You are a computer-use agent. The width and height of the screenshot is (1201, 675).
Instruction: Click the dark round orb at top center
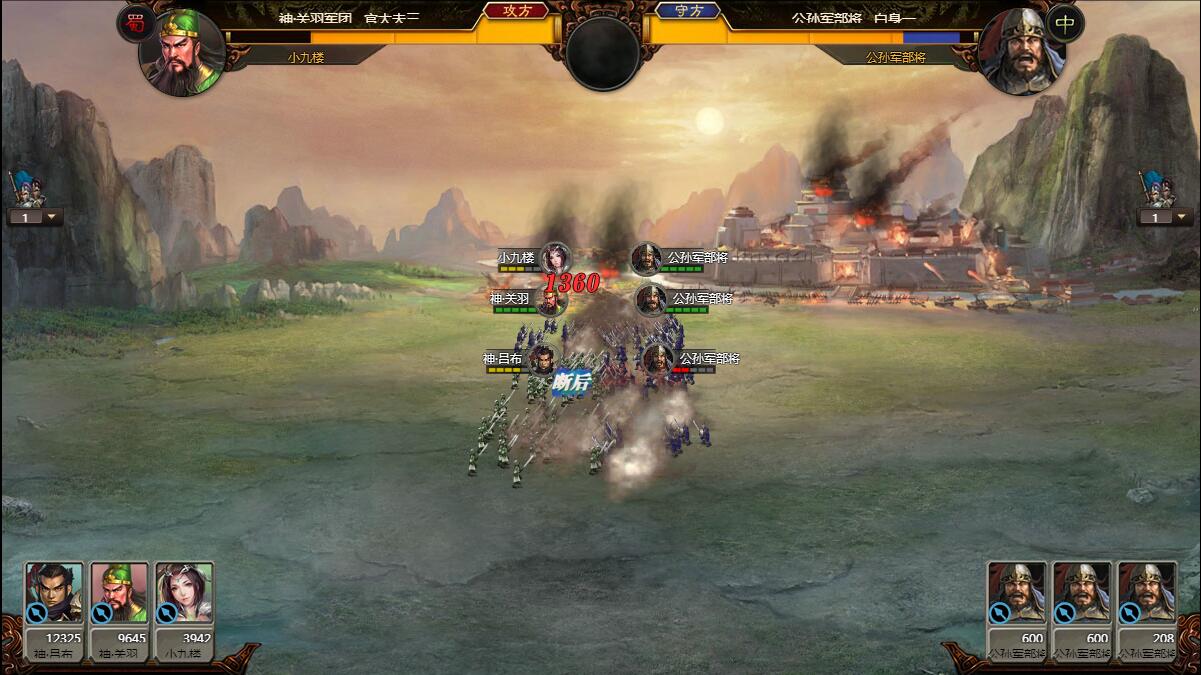click(602, 53)
